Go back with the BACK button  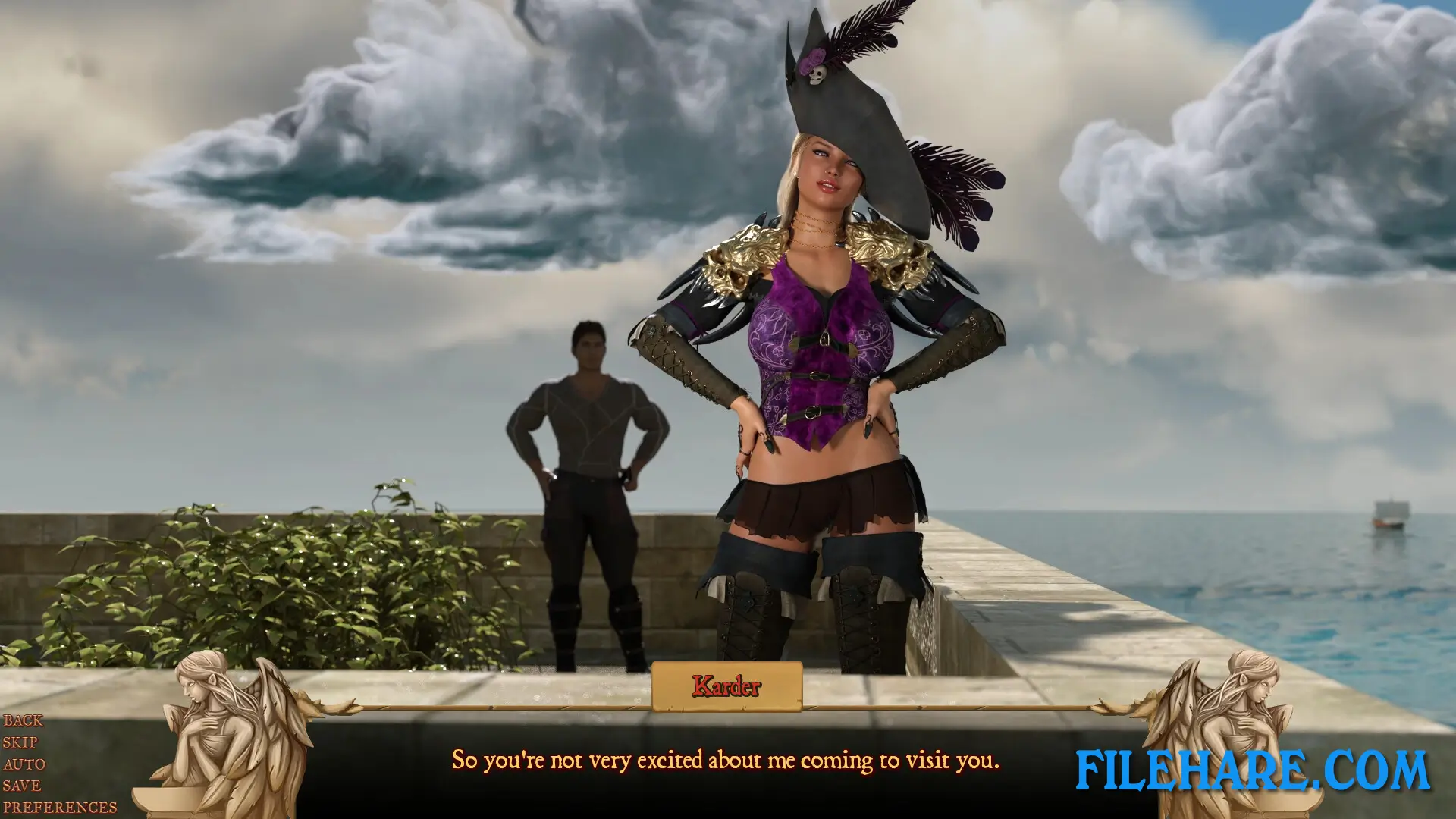[23, 720]
